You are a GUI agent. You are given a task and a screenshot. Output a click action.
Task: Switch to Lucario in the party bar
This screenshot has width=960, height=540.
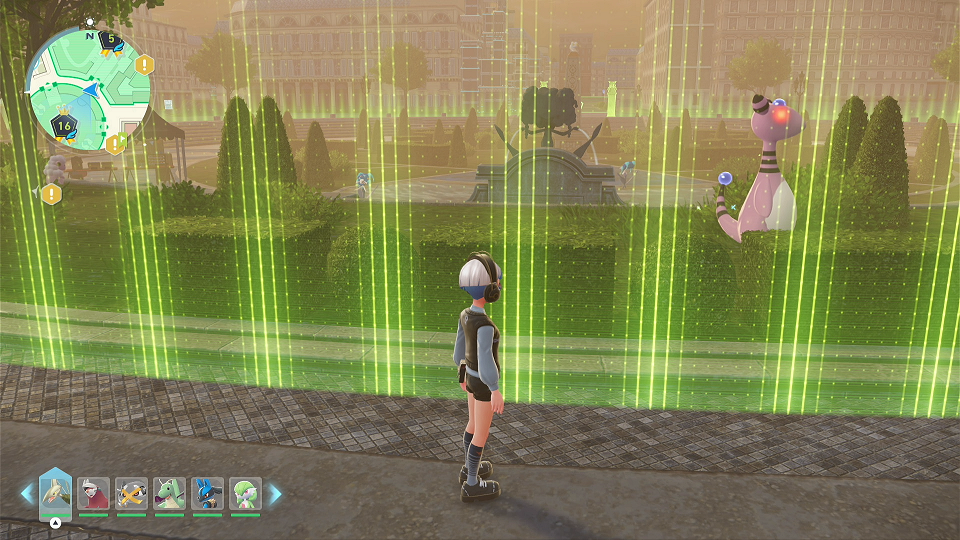[x=208, y=493]
